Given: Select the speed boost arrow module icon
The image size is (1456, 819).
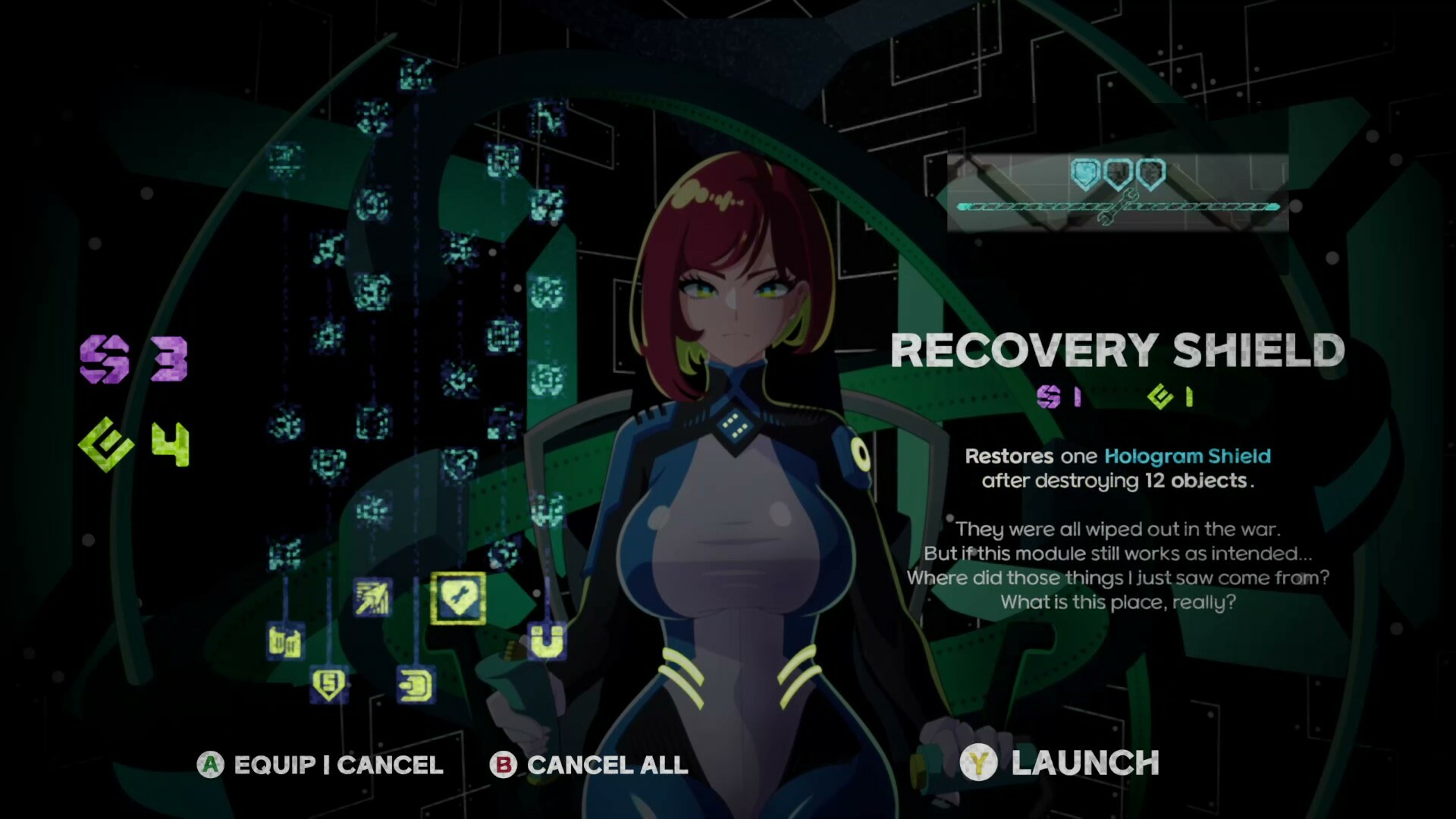Looking at the screenshot, I should (372, 596).
